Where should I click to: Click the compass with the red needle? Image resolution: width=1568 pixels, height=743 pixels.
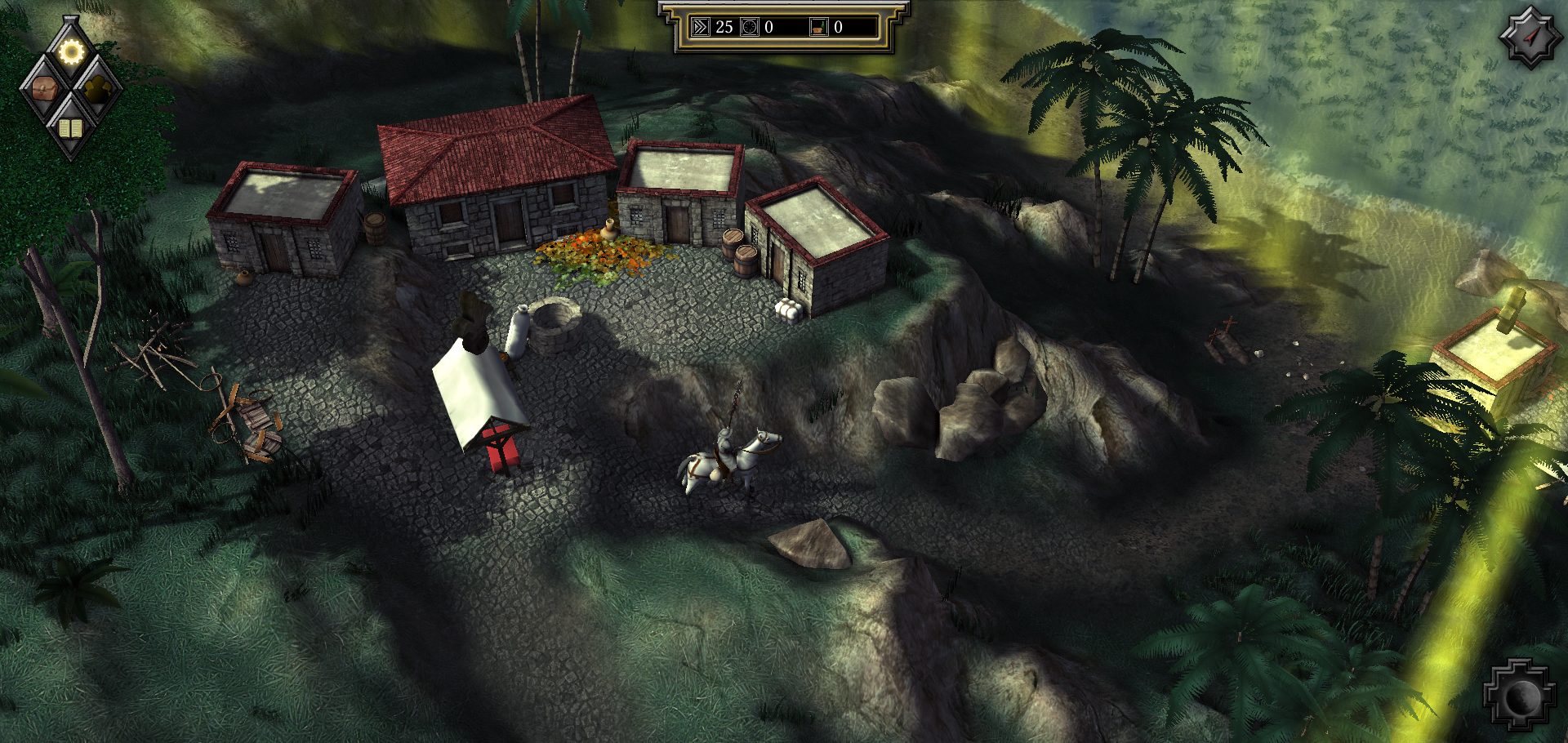(1530, 37)
